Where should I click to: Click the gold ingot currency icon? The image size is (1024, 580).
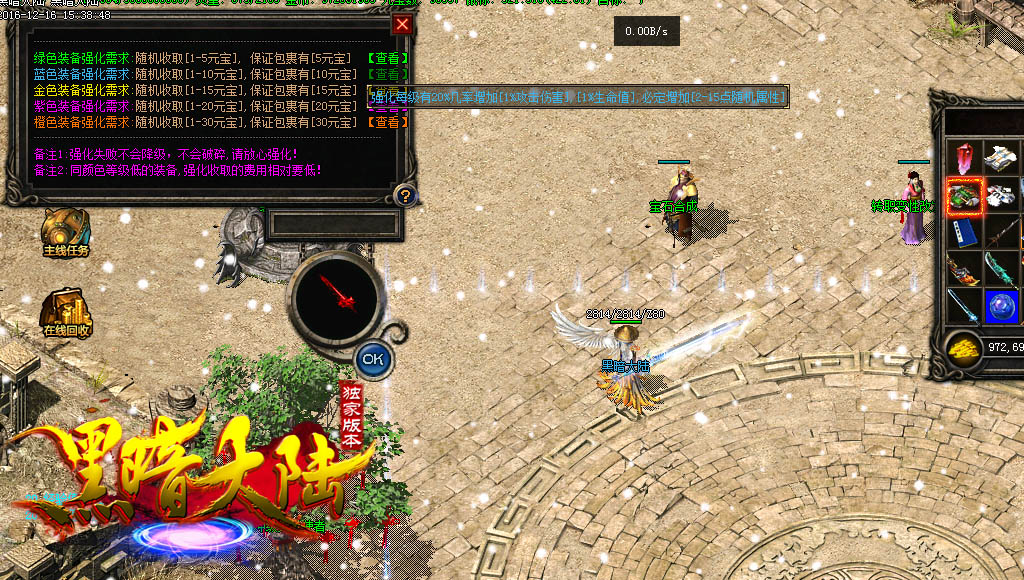(x=965, y=346)
